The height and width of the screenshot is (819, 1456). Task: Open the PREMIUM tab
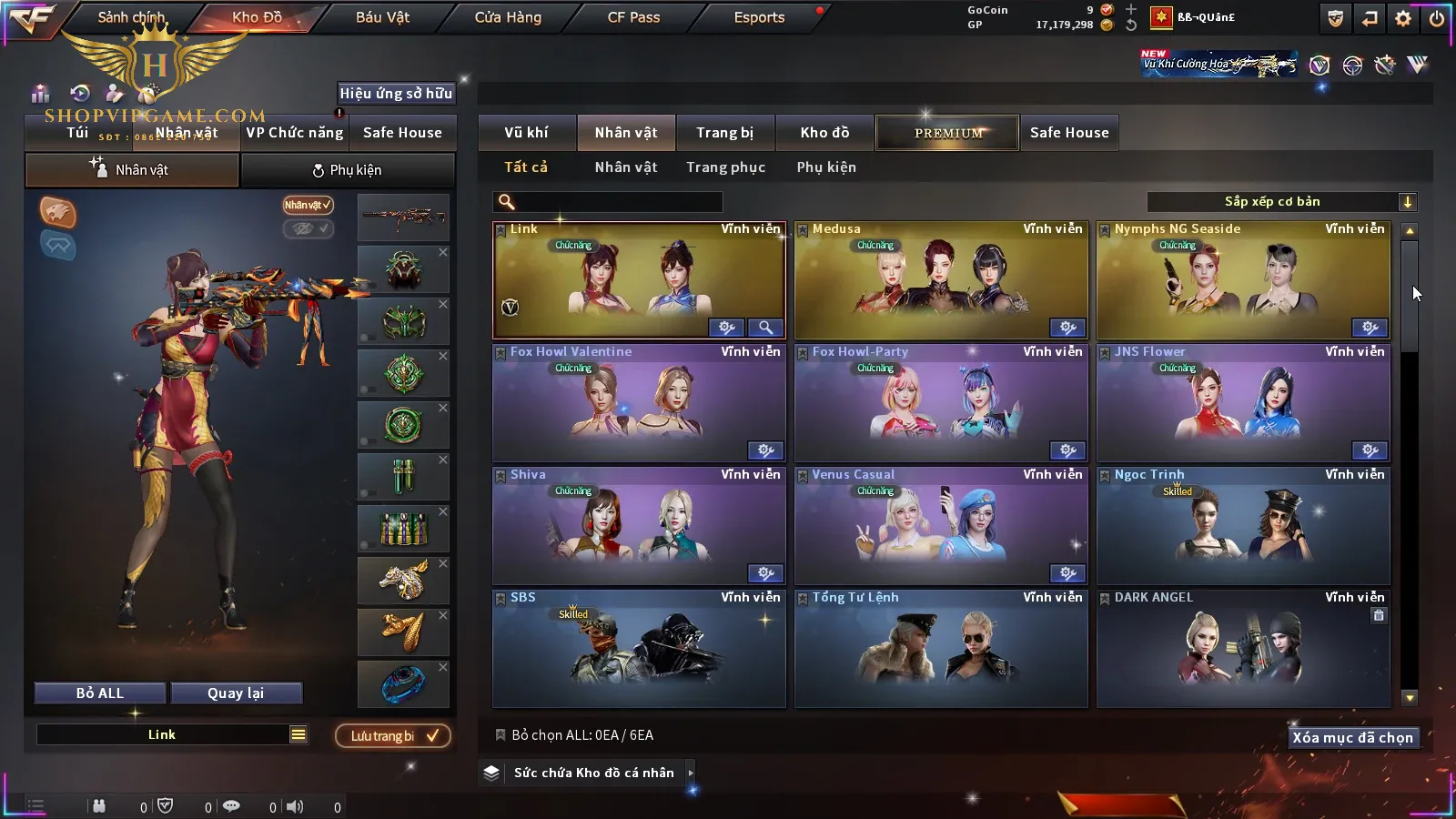(947, 133)
